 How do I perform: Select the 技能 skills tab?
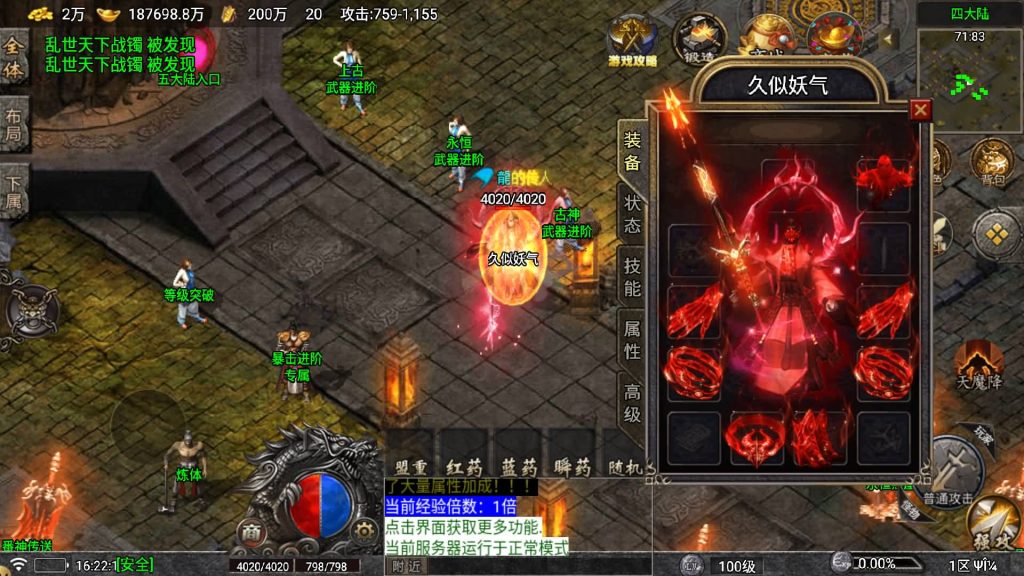pyautogui.click(x=632, y=277)
